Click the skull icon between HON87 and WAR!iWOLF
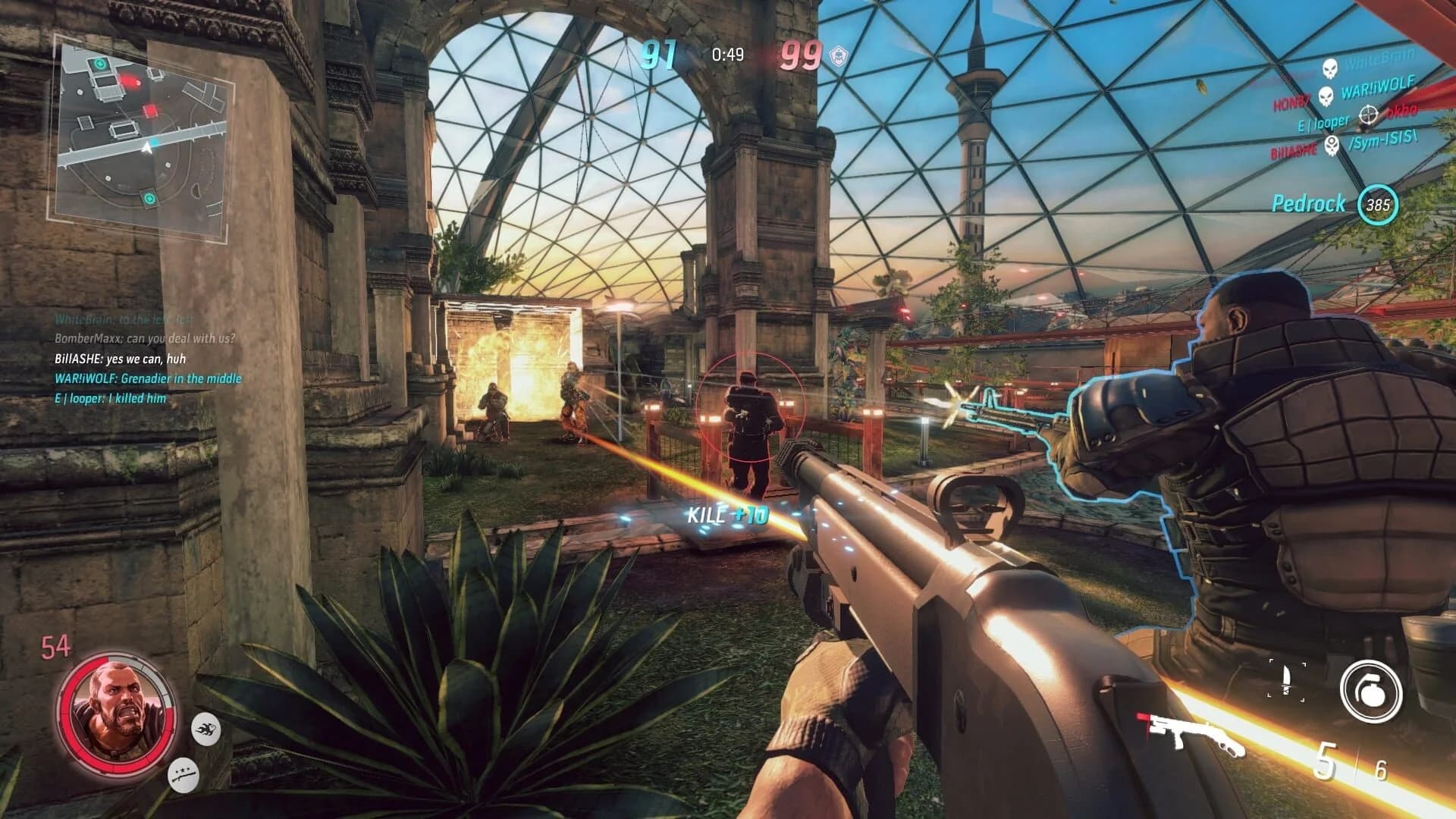This screenshot has width=1456, height=819. click(1325, 97)
